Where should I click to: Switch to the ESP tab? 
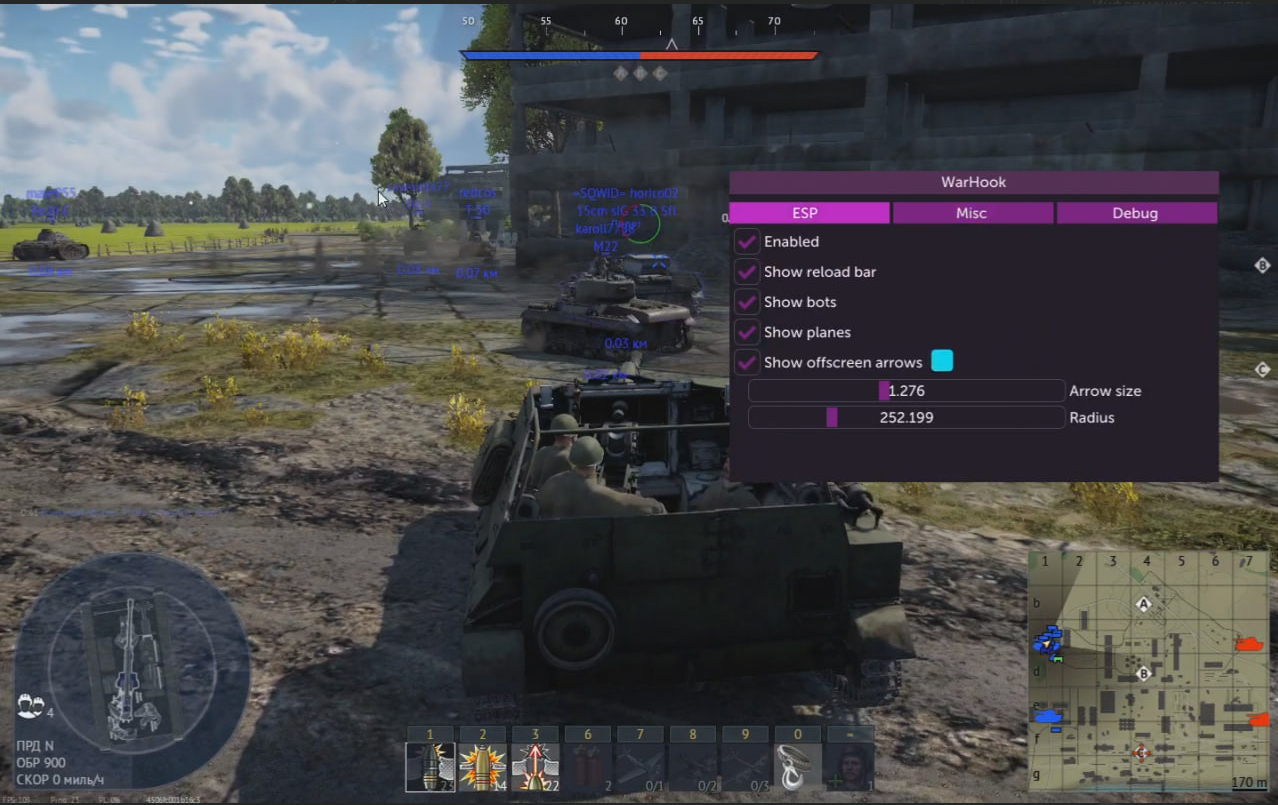(x=808, y=213)
